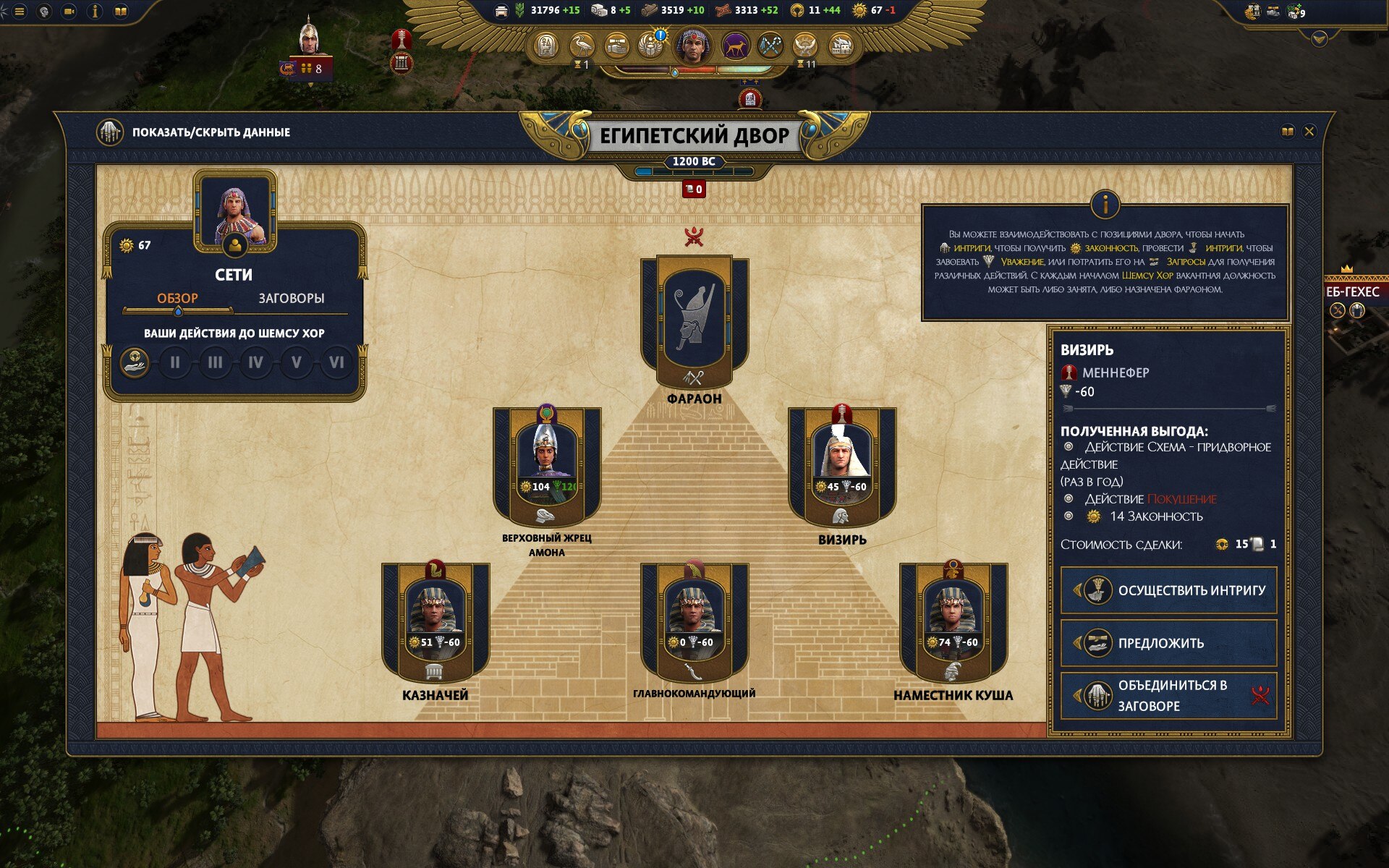This screenshot has height=868, width=1389.
Task: Pick the Верховный жрец Амона card
Action: [x=546, y=463]
